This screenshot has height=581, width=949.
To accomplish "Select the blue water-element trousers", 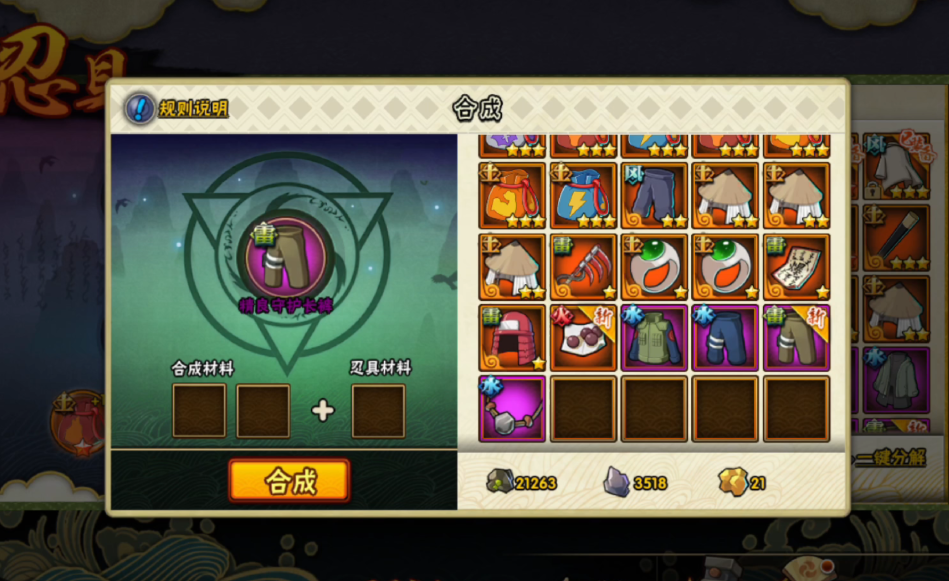I will coord(725,338).
